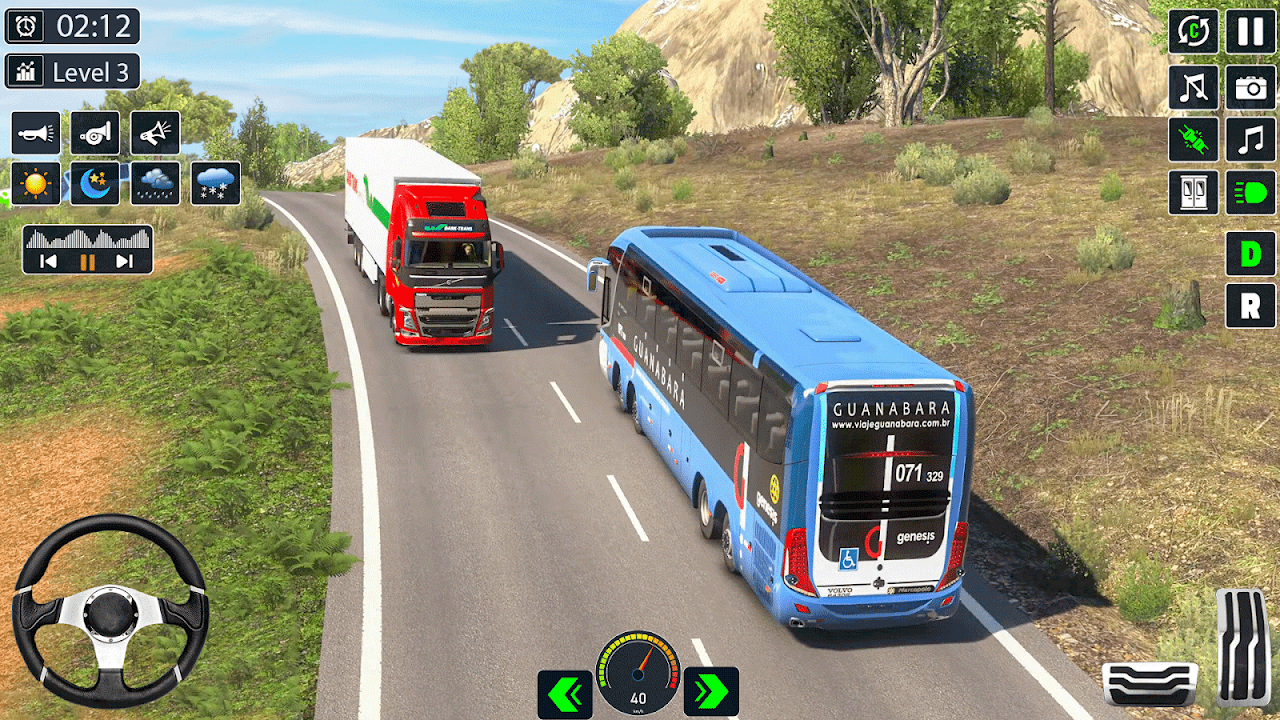This screenshot has height=720, width=1280.
Task: Shift into Drive with the D button
Action: 1250,254
